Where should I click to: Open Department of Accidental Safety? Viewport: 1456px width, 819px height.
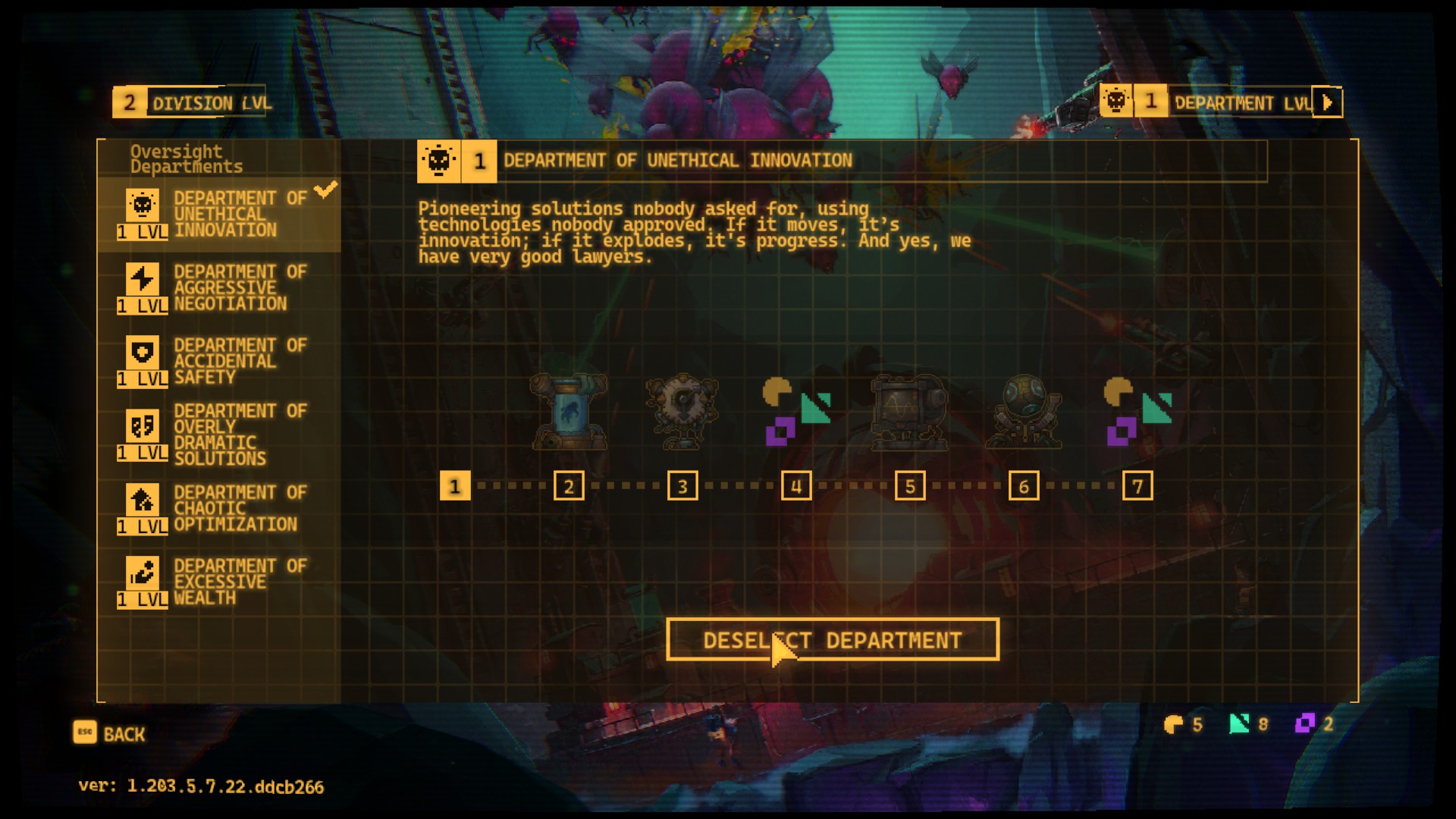[x=218, y=362]
